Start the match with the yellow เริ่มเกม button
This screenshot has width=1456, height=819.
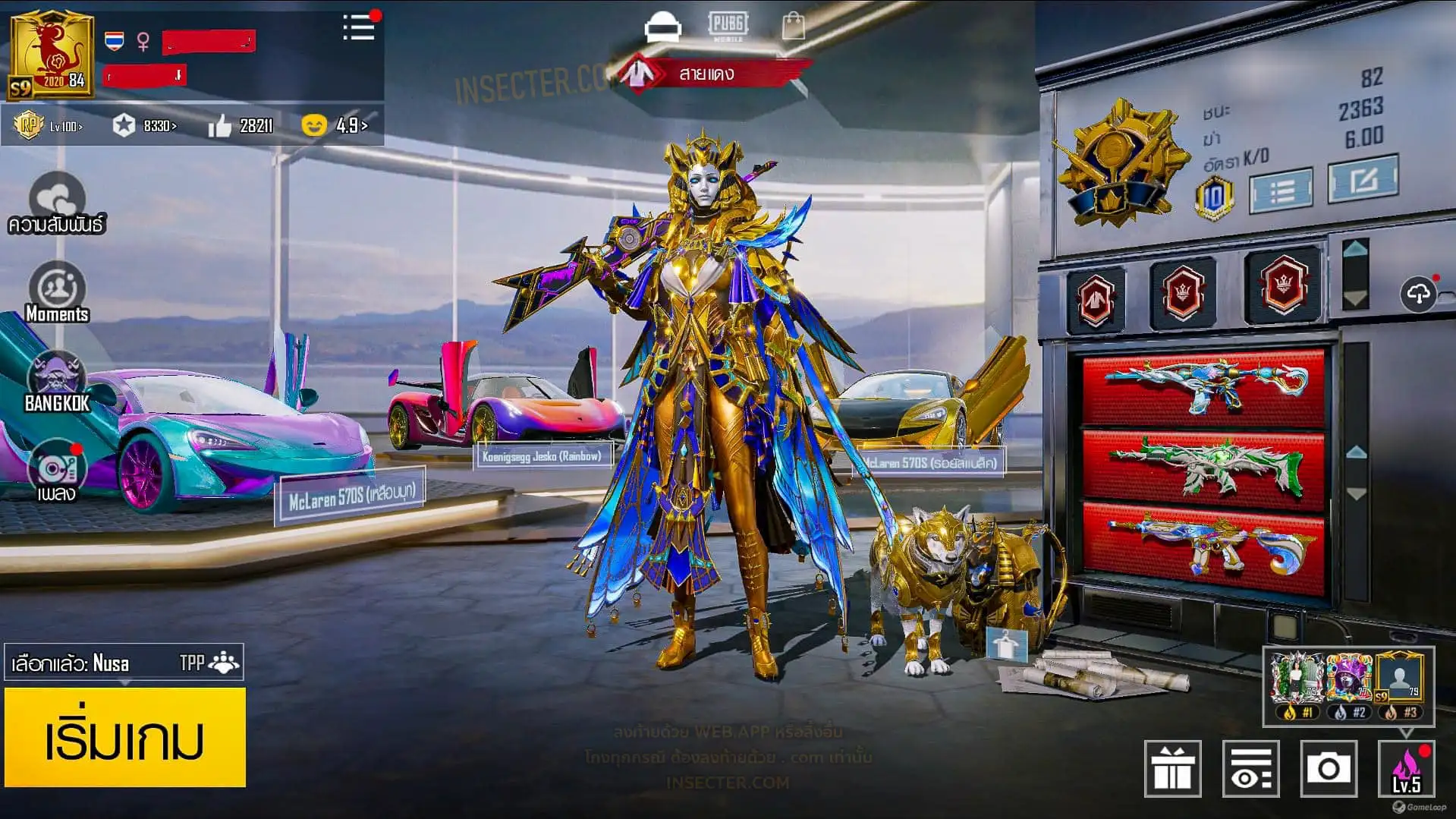[125, 737]
